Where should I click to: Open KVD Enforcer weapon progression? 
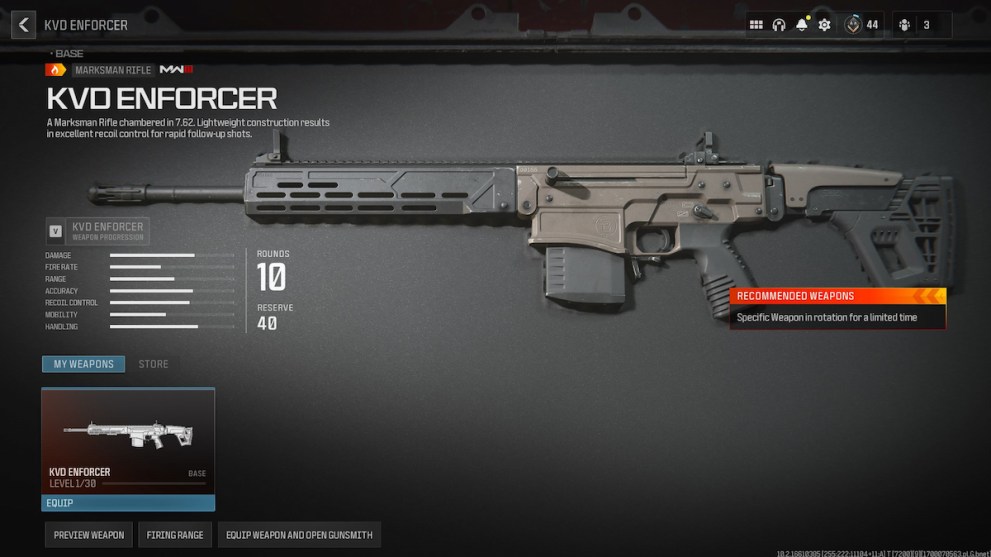click(x=98, y=231)
